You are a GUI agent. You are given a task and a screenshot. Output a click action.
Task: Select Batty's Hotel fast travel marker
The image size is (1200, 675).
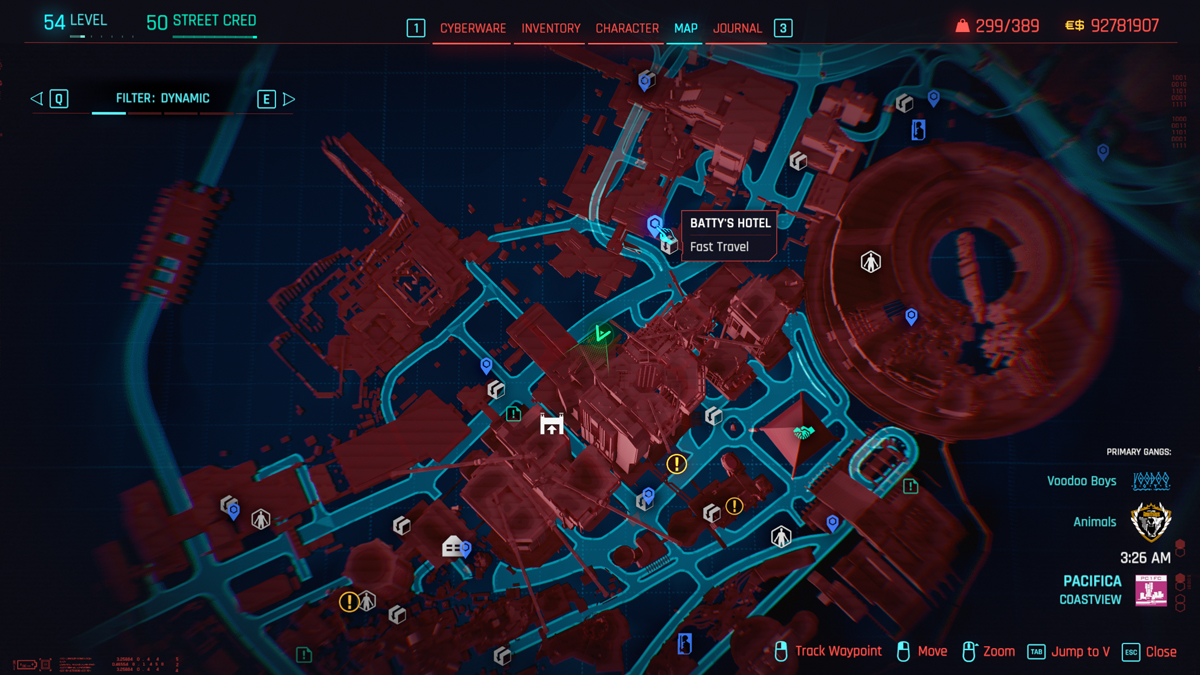(655, 225)
